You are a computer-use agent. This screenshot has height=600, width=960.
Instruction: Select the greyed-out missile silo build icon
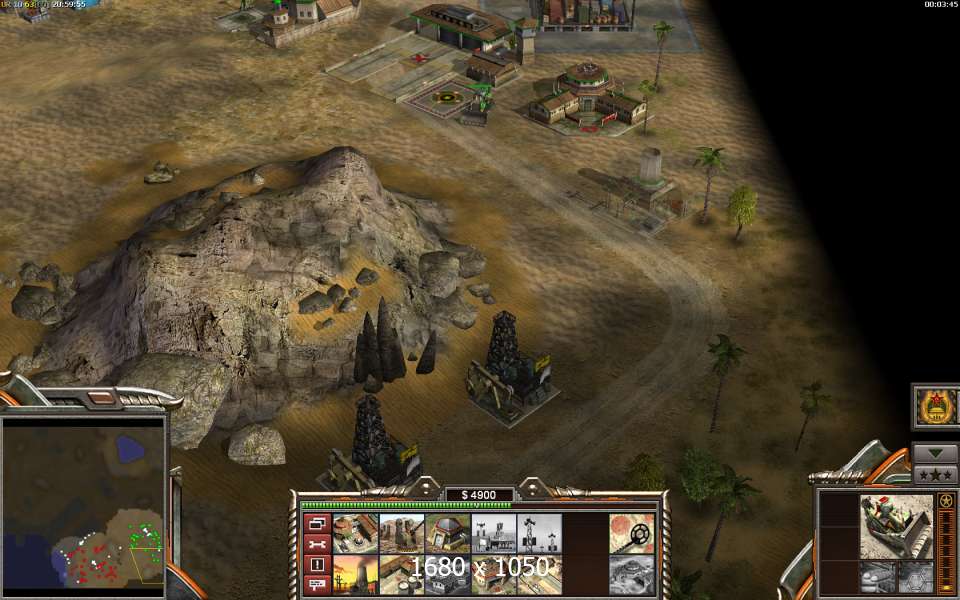pos(632,575)
